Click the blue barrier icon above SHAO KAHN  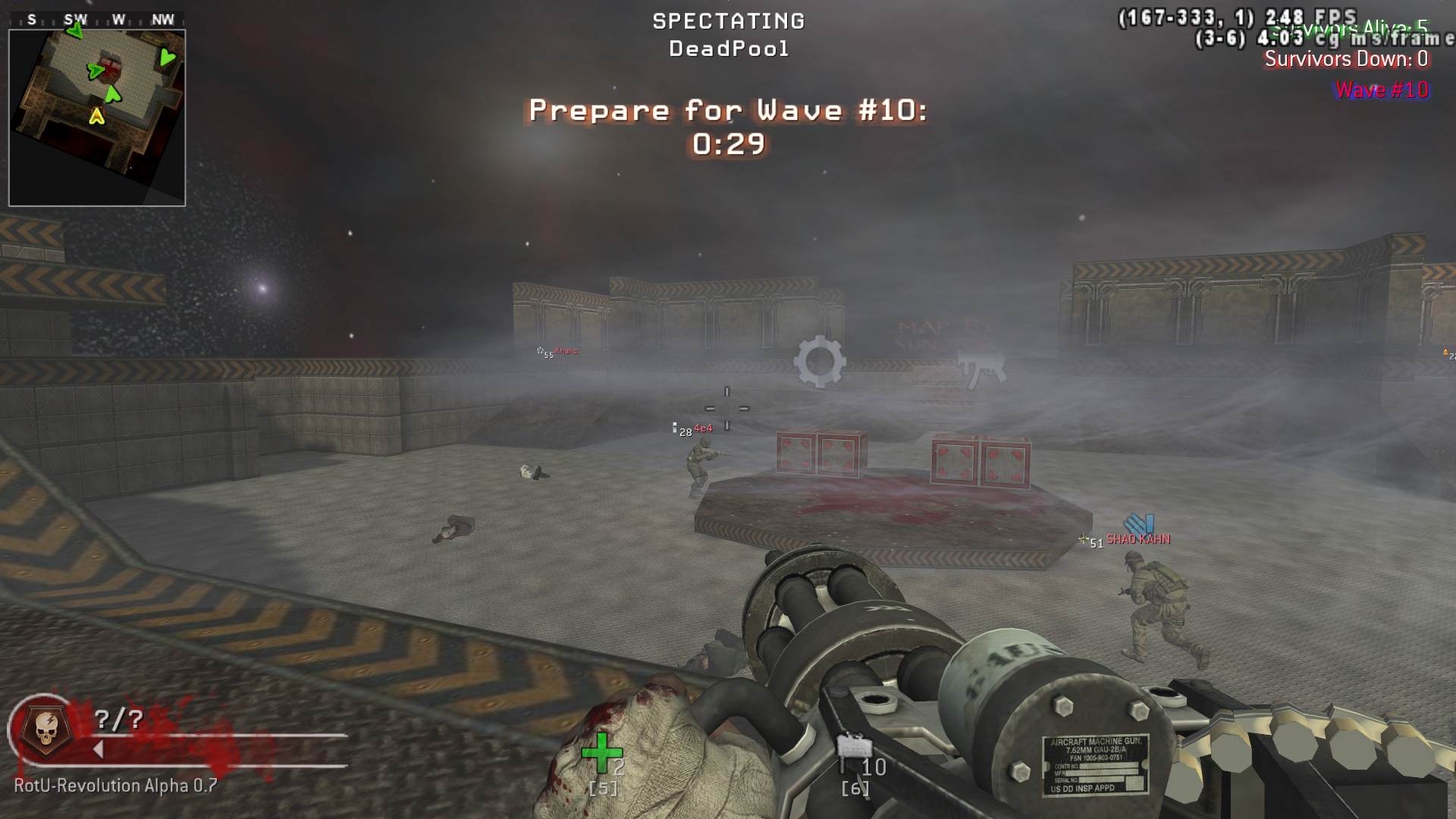pos(1139,523)
